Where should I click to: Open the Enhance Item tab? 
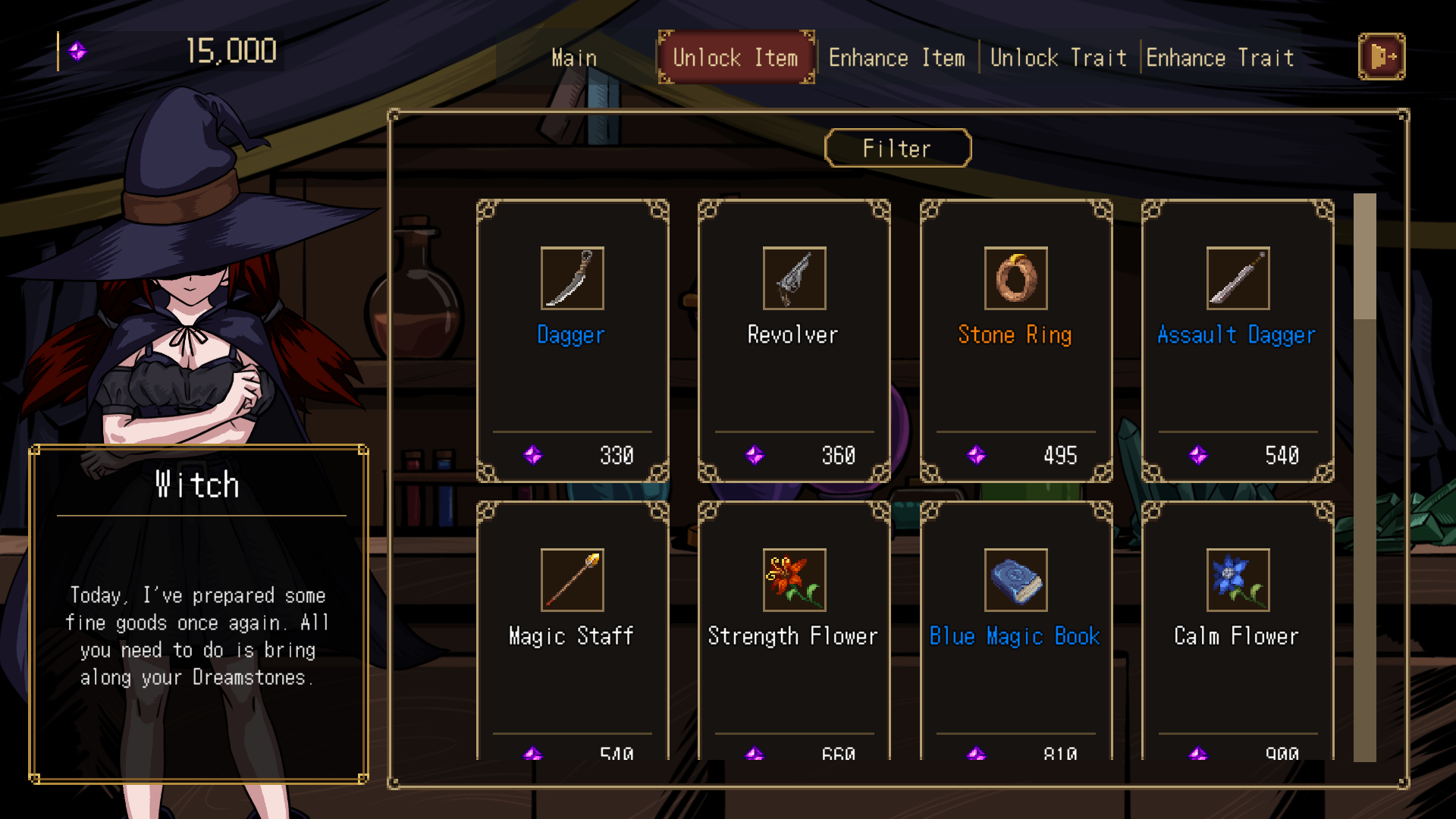click(896, 58)
